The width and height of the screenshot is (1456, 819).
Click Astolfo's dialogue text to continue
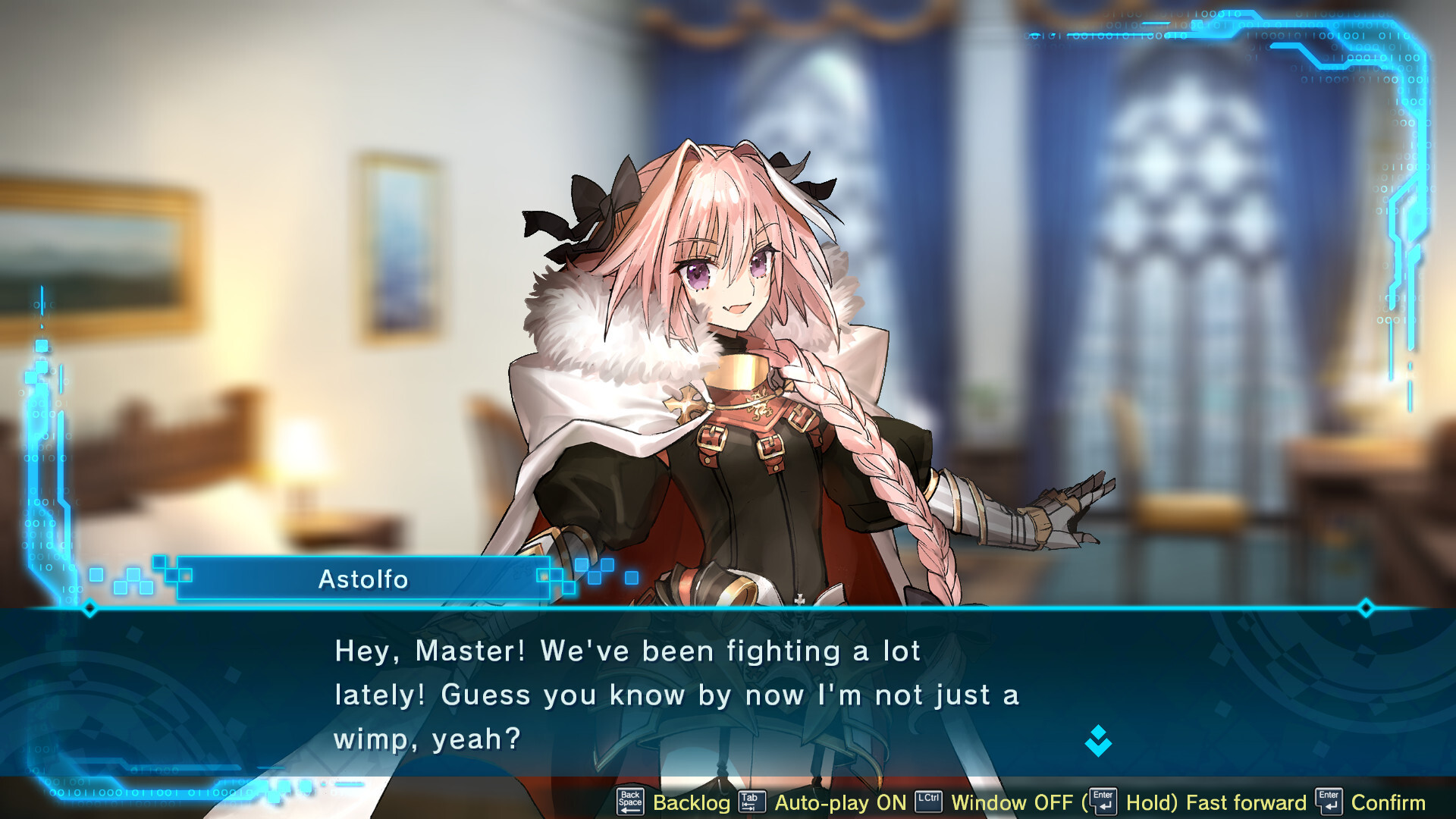675,694
